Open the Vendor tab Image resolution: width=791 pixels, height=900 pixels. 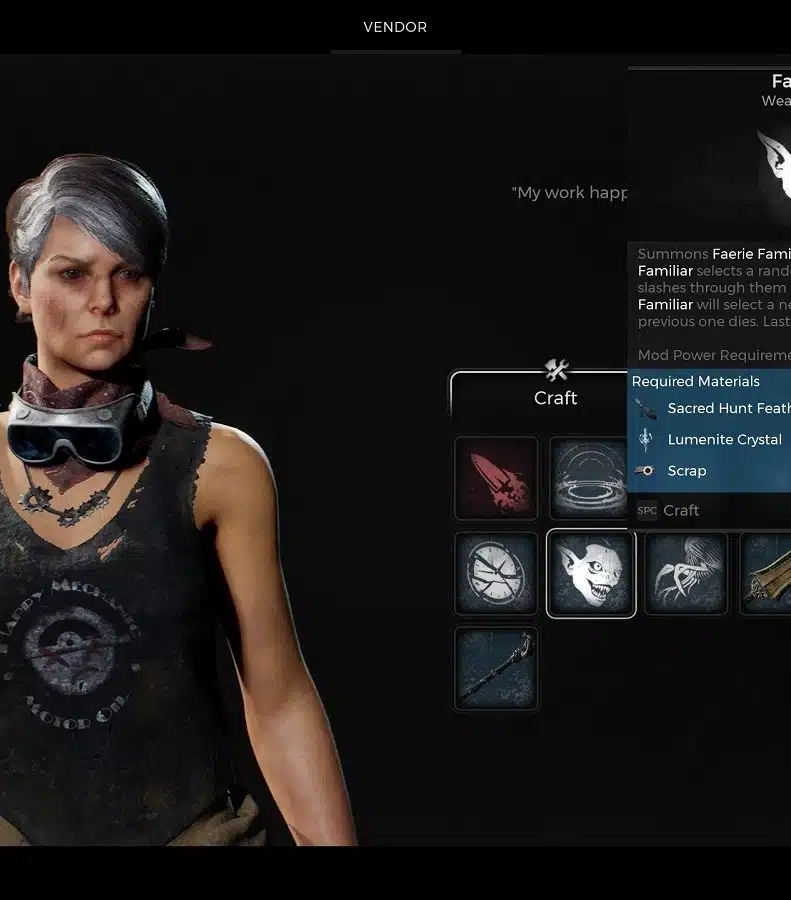point(395,27)
